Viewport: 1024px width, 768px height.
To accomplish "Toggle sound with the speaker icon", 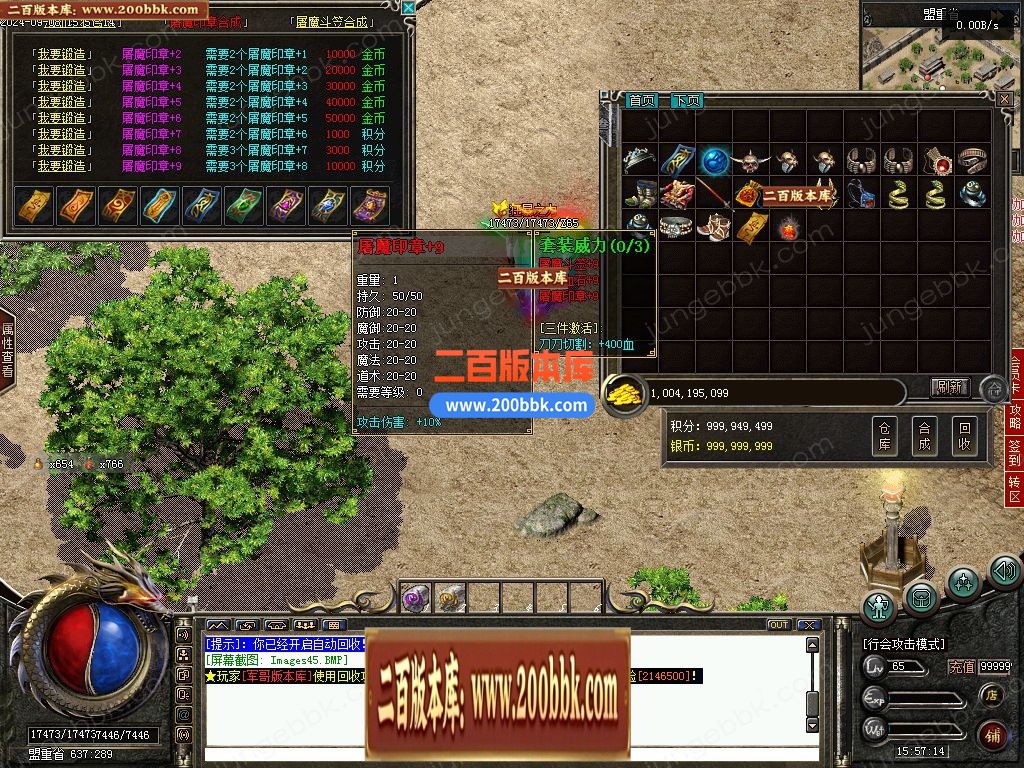I will [x=1004, y=571].
